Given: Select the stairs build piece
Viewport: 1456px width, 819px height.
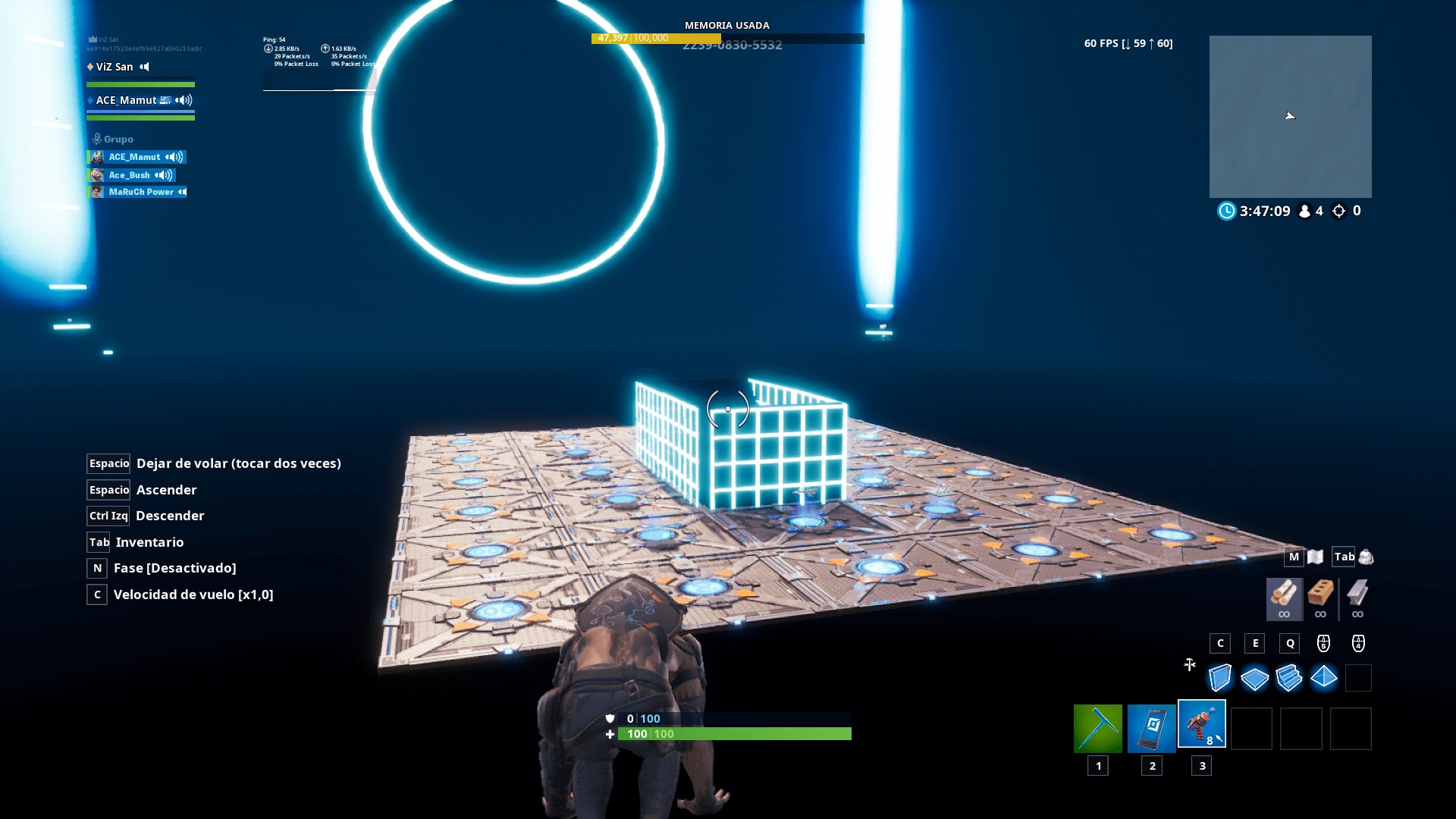Looking at the screenshot, I should (1289, 678).
